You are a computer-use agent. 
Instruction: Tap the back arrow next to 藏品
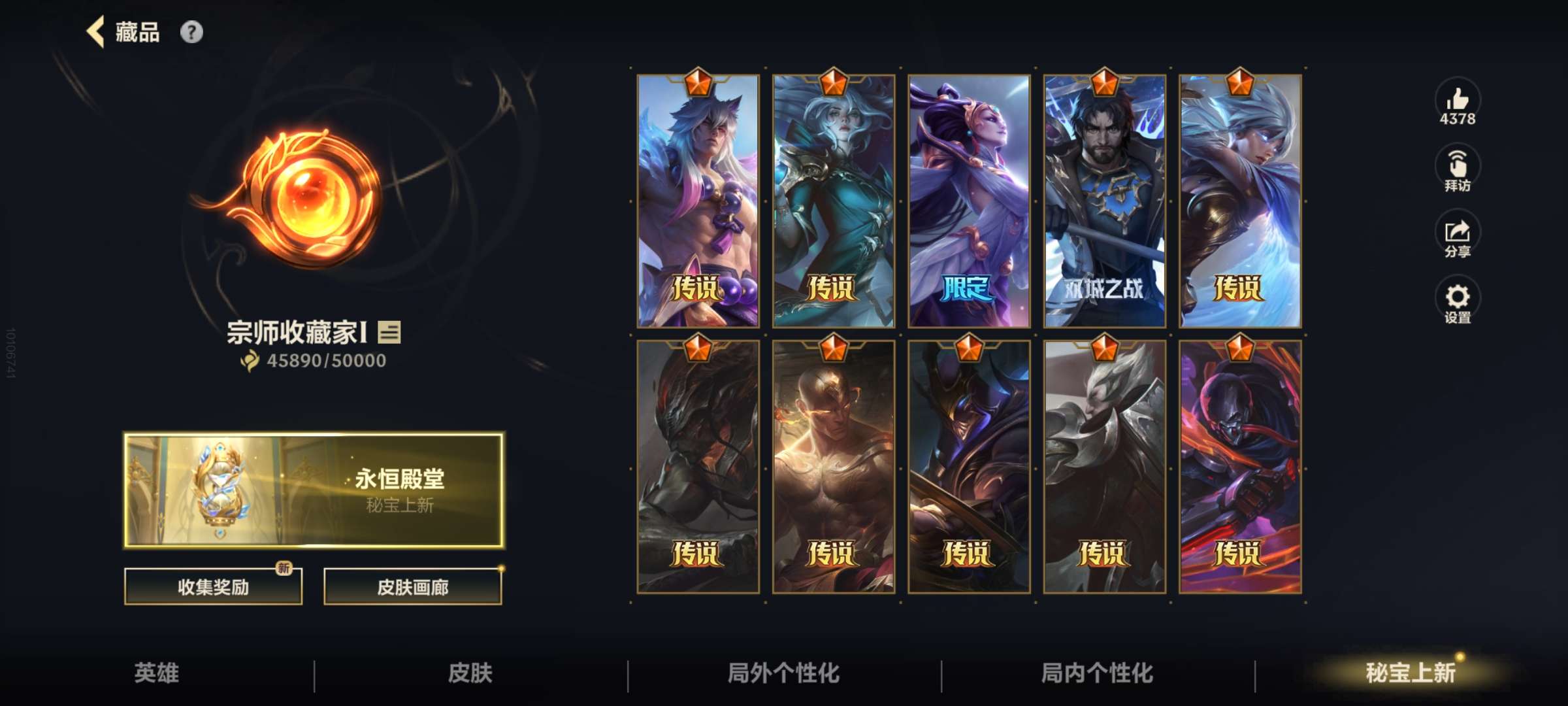tap(95, 31)
